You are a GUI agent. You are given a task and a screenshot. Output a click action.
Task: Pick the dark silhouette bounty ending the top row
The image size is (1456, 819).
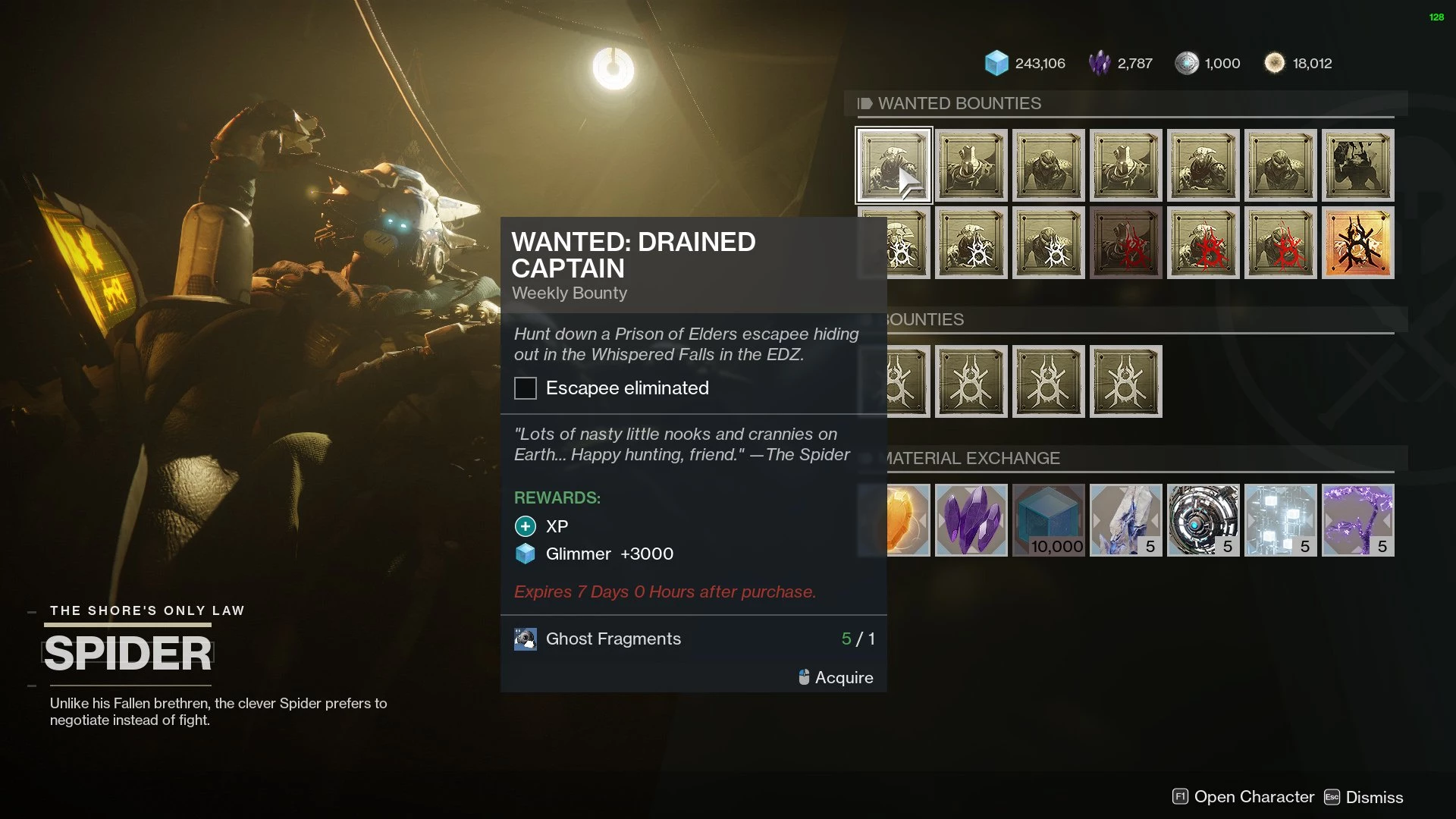[x=1357, y=165]
